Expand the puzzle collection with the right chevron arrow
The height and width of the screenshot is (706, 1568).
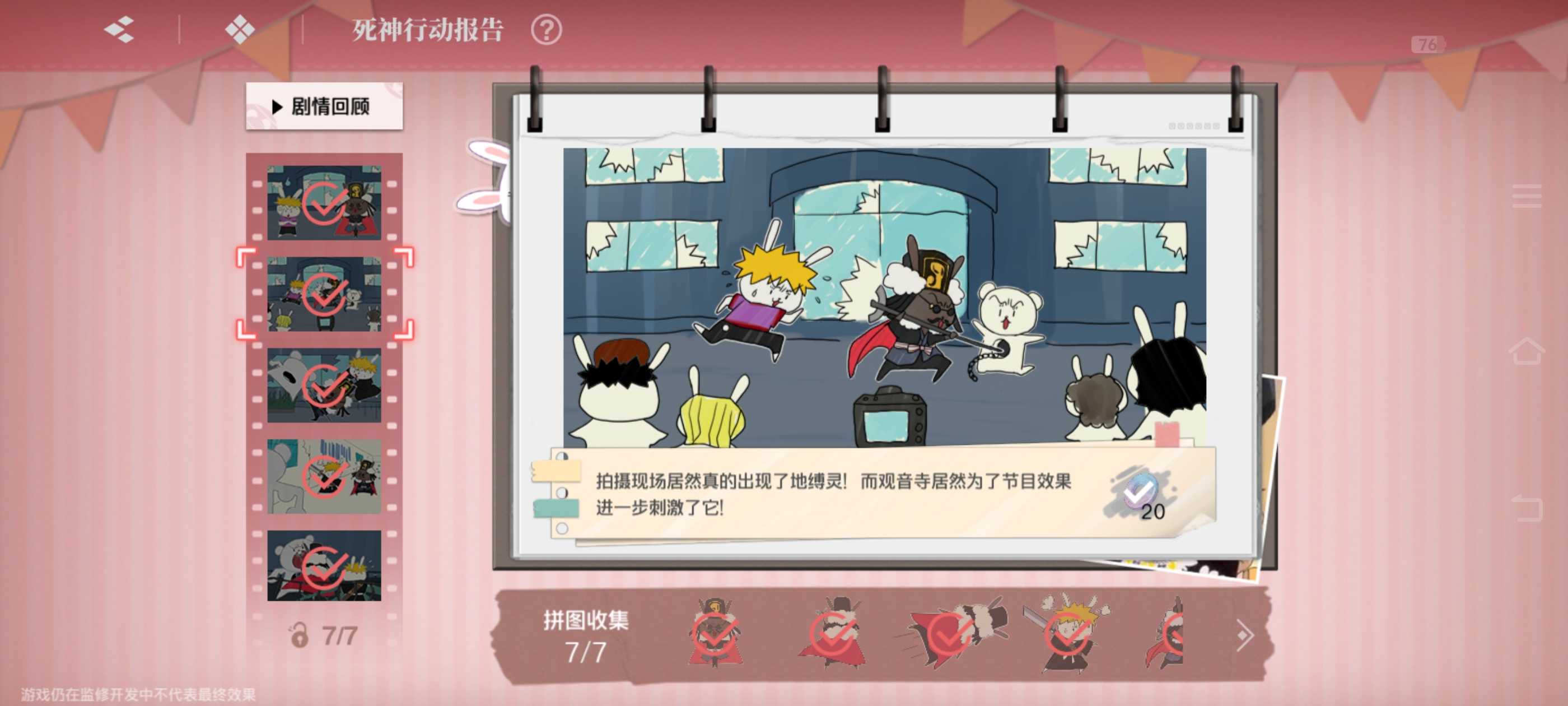[x=1244, y=635]
